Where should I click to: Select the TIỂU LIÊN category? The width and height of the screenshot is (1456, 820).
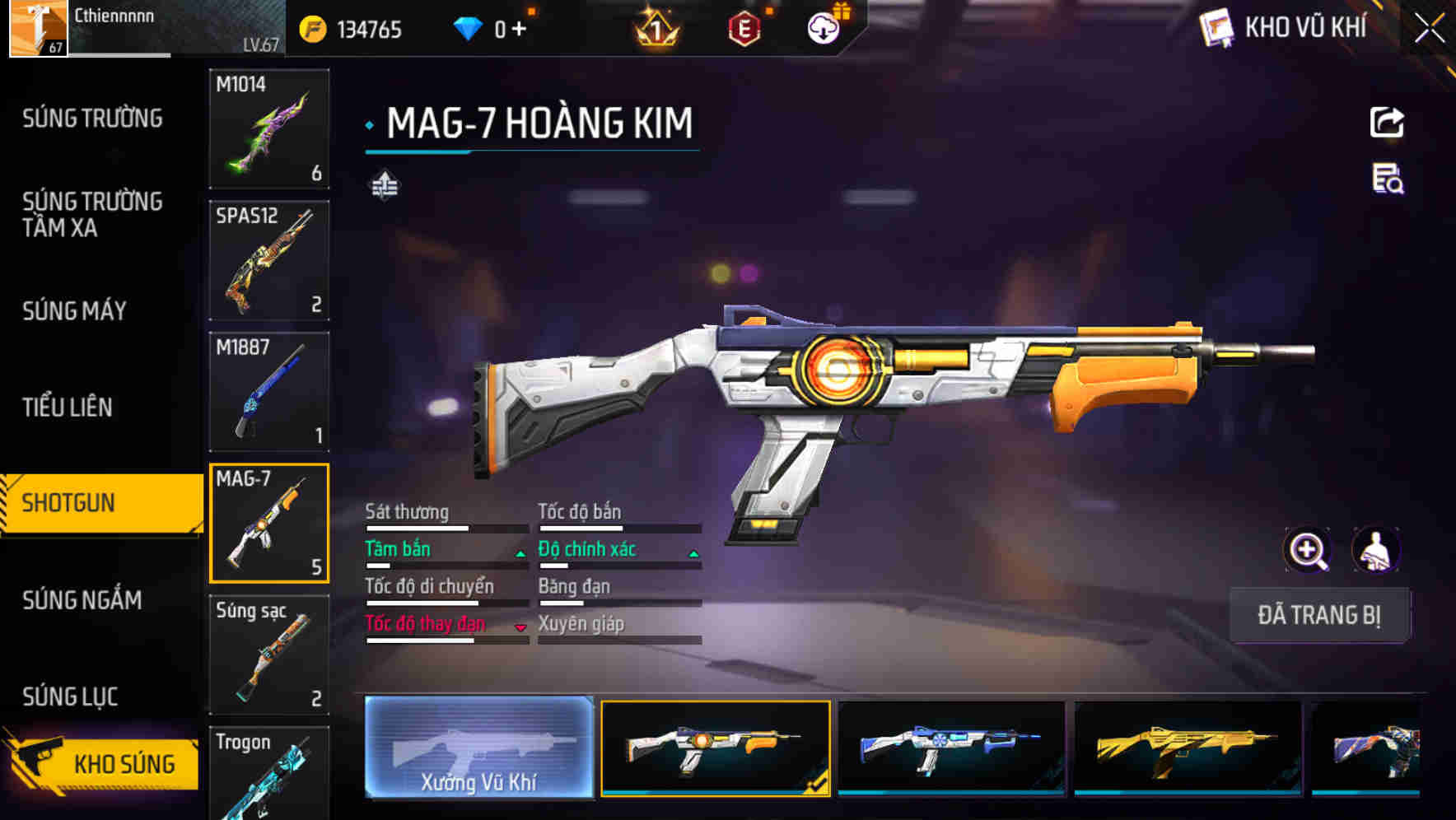click(x=67, y=407)
